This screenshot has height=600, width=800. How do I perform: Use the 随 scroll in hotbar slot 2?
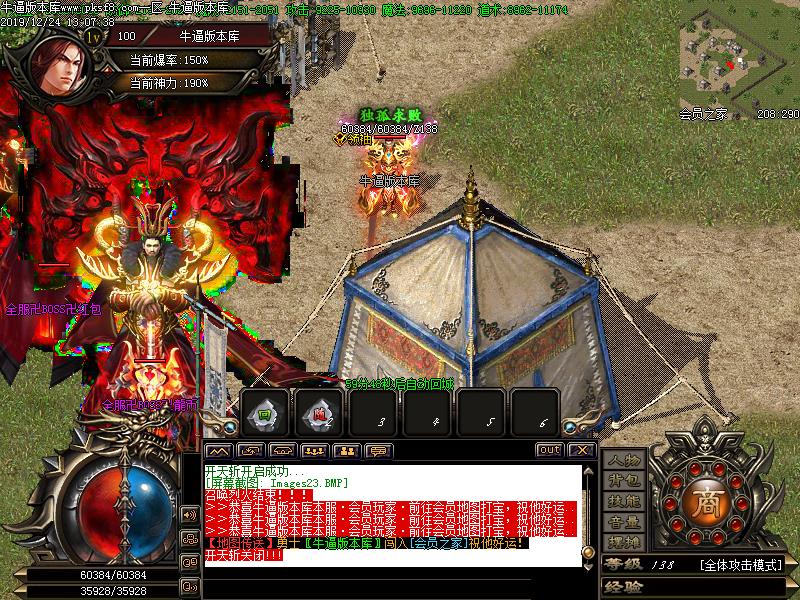(320, 414)
